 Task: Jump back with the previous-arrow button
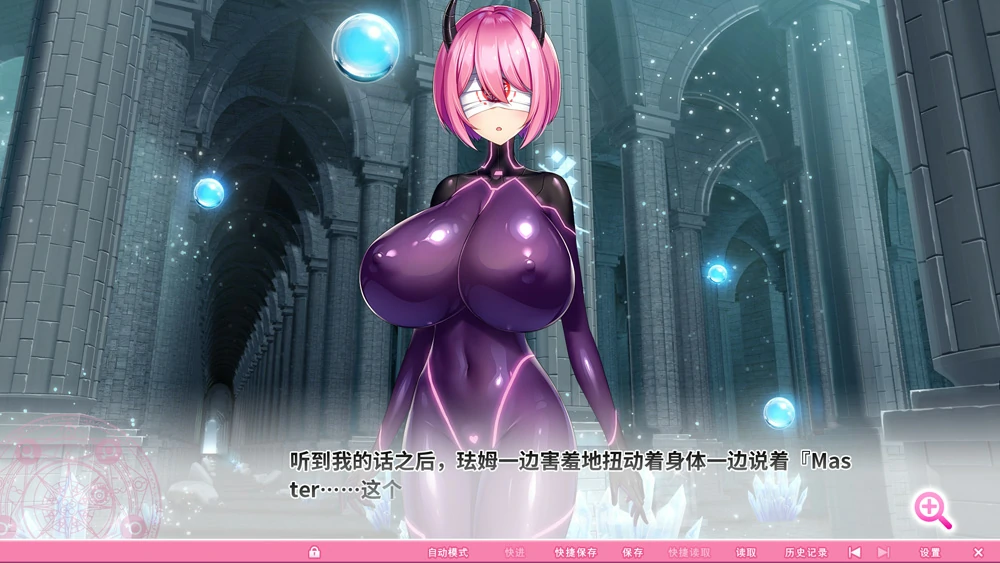click(854, 552)
